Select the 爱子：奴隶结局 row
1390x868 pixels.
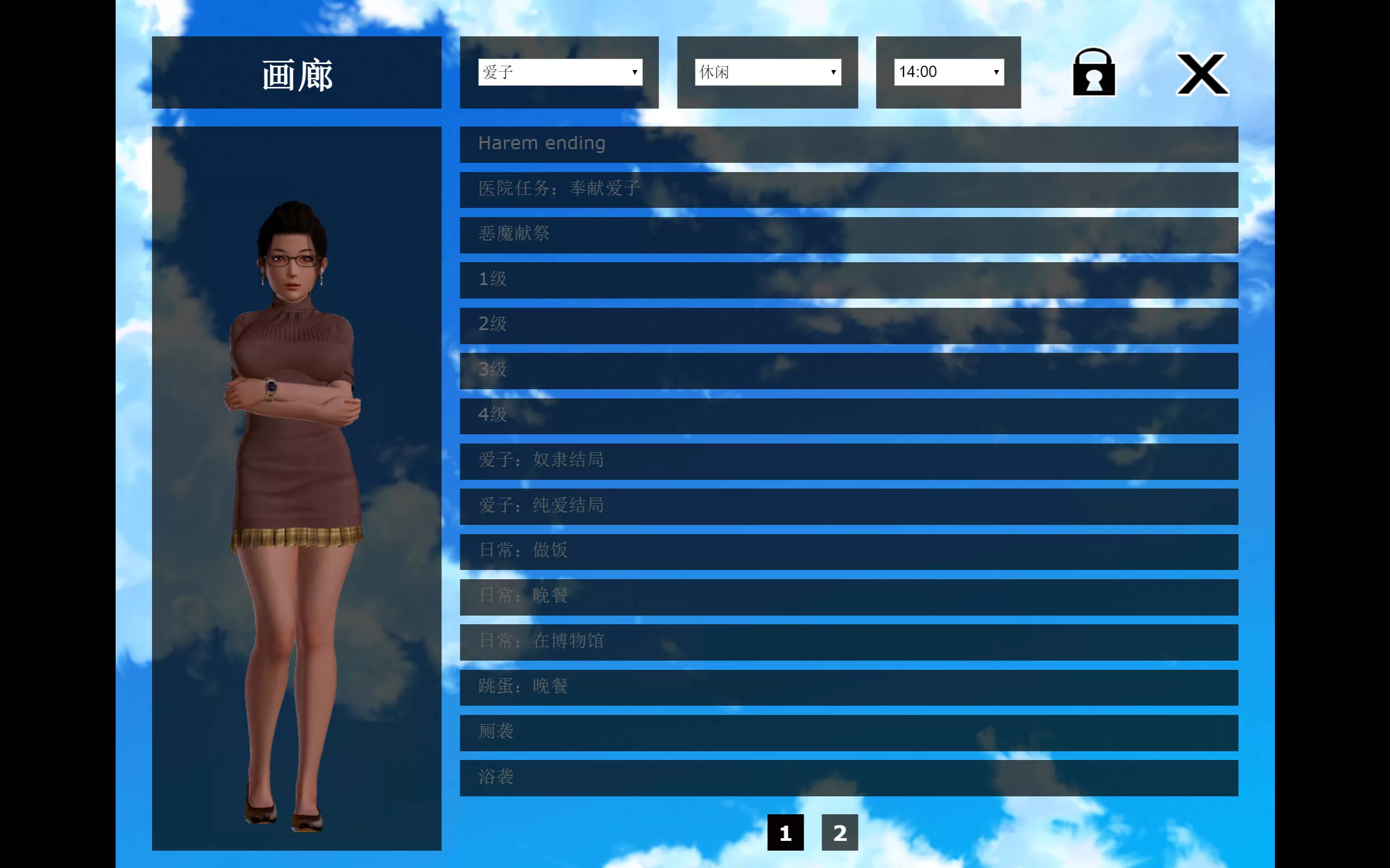pyautogui.click(x=849, y=461)
